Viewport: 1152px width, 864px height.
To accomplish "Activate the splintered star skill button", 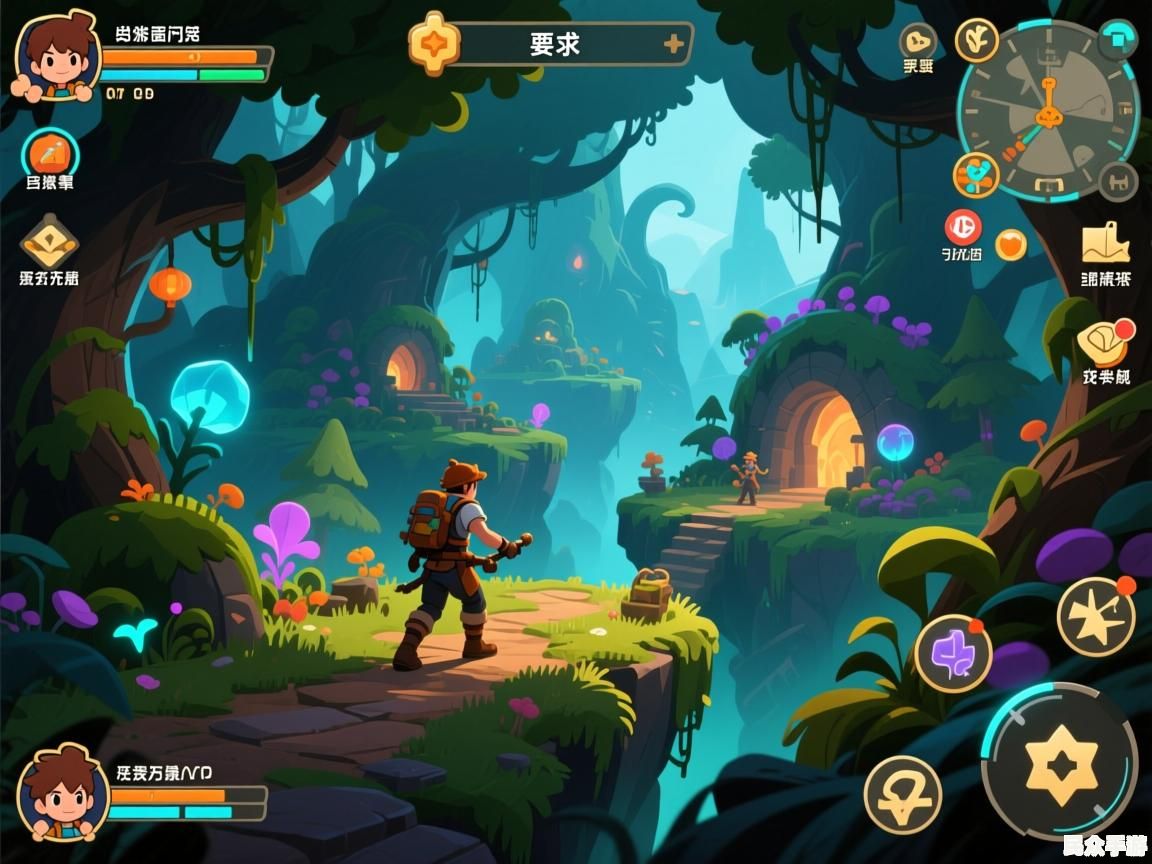I will tap(1096, 616).
